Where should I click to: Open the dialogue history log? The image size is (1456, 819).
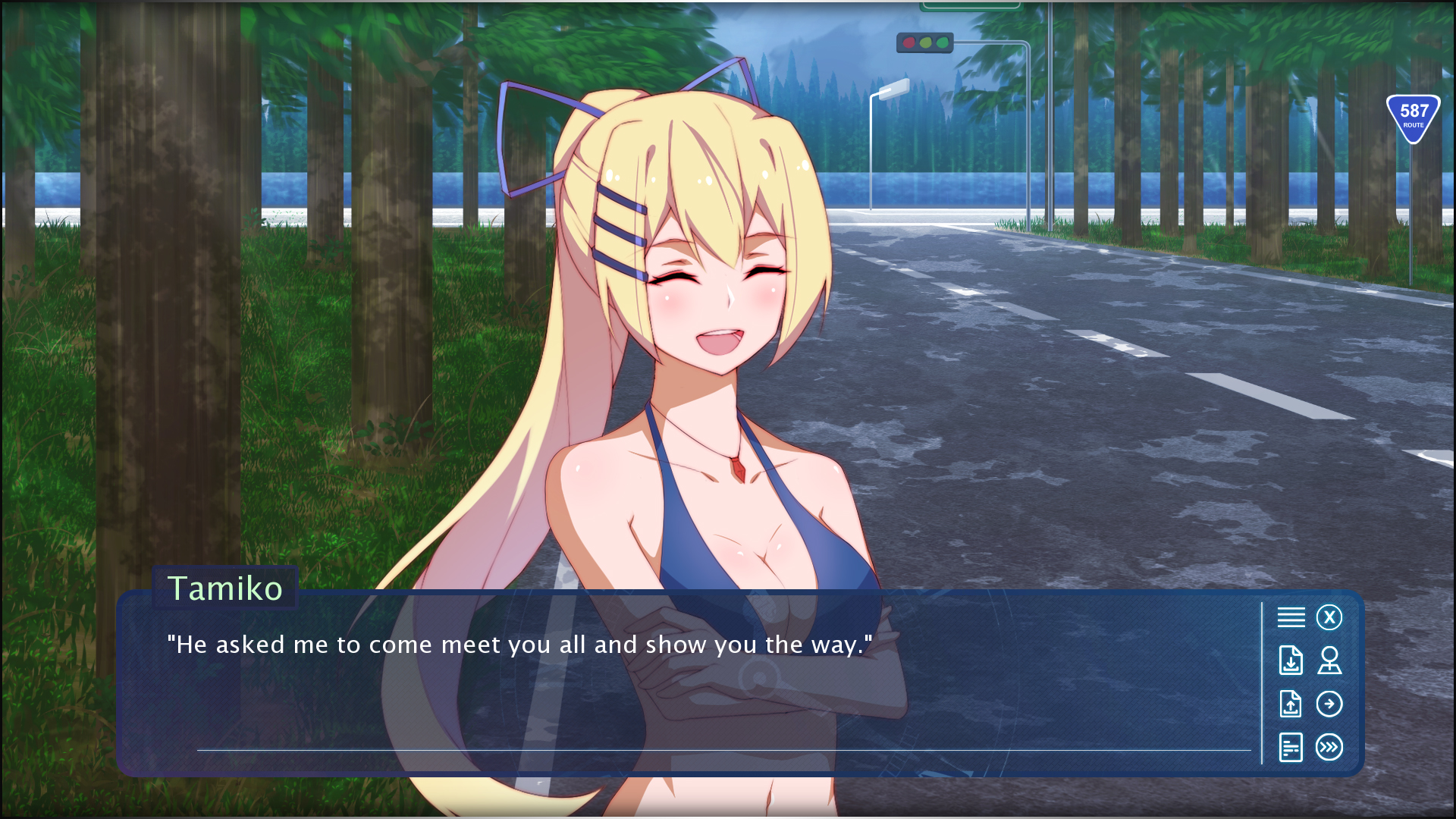(x=1290, y=617)
